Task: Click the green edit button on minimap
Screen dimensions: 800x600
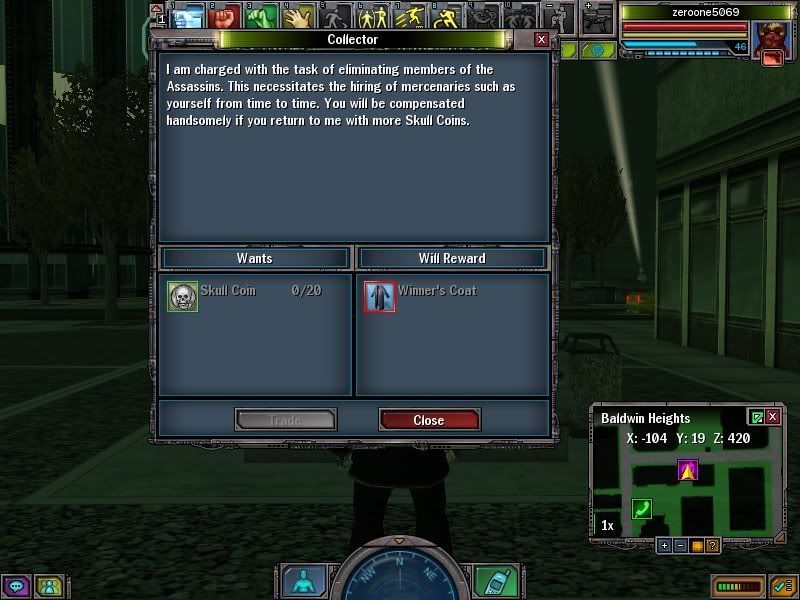Action: [756, 417]
